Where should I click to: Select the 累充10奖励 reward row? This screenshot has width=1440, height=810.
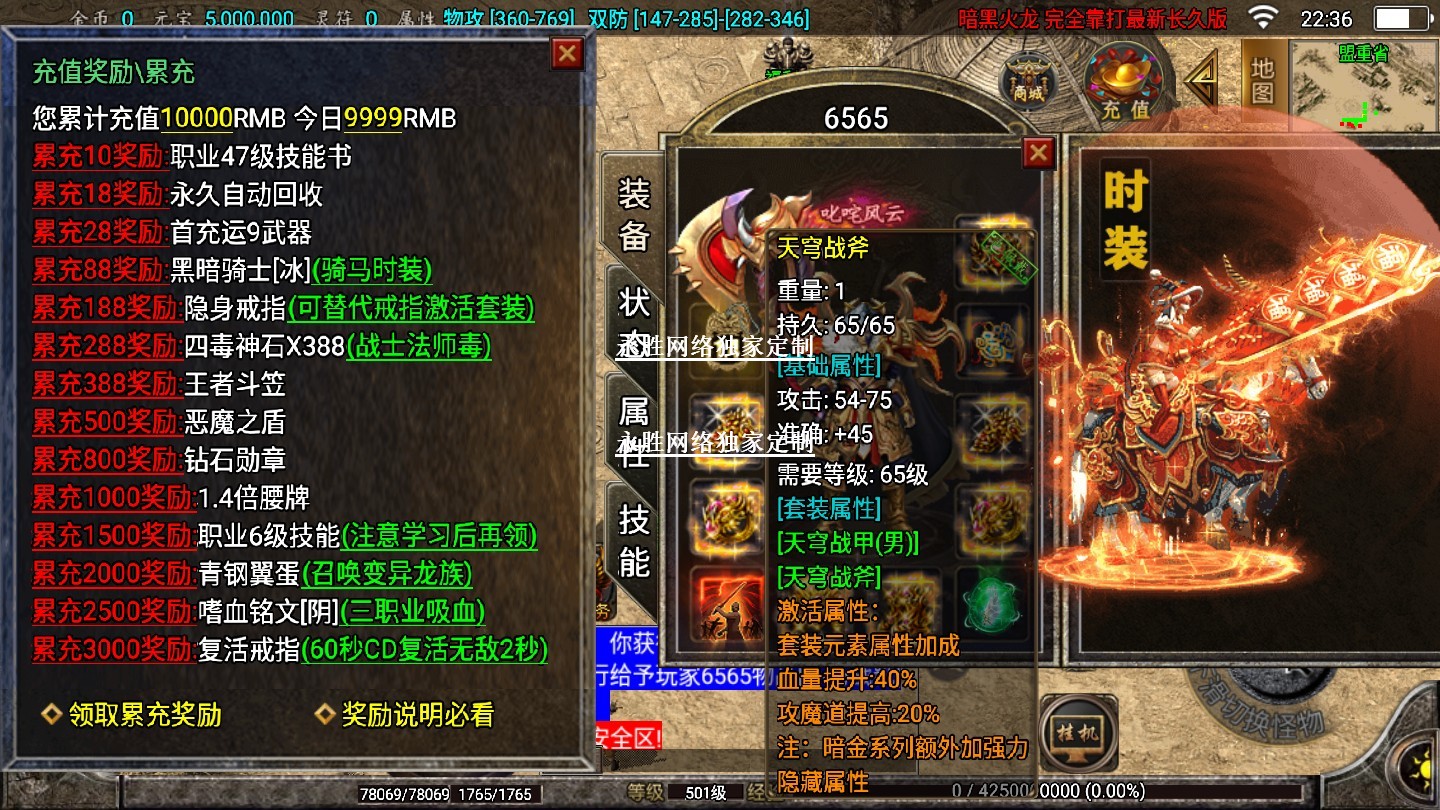point(98,157)
